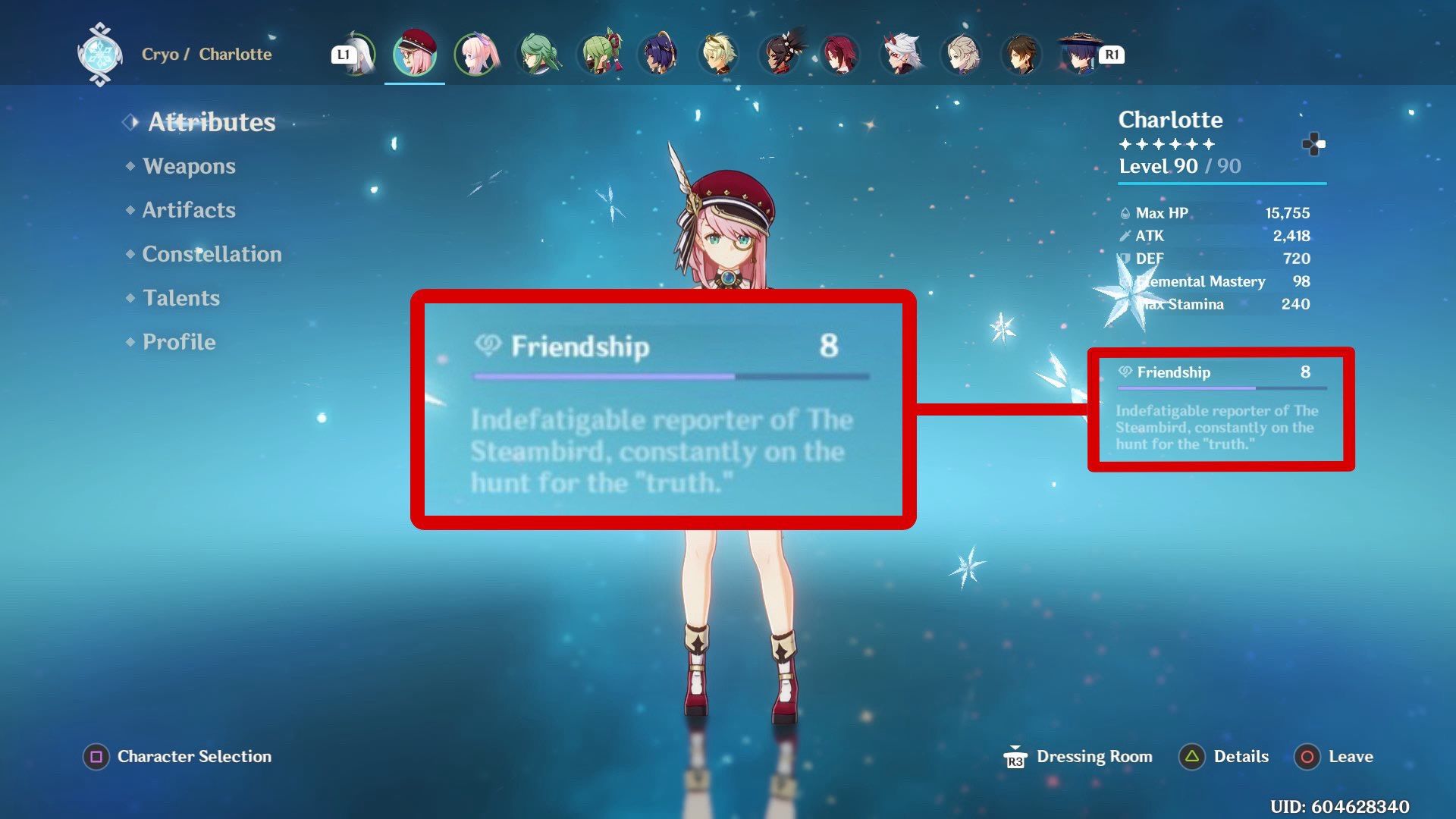View the Profile section

[x=179, y=342]
